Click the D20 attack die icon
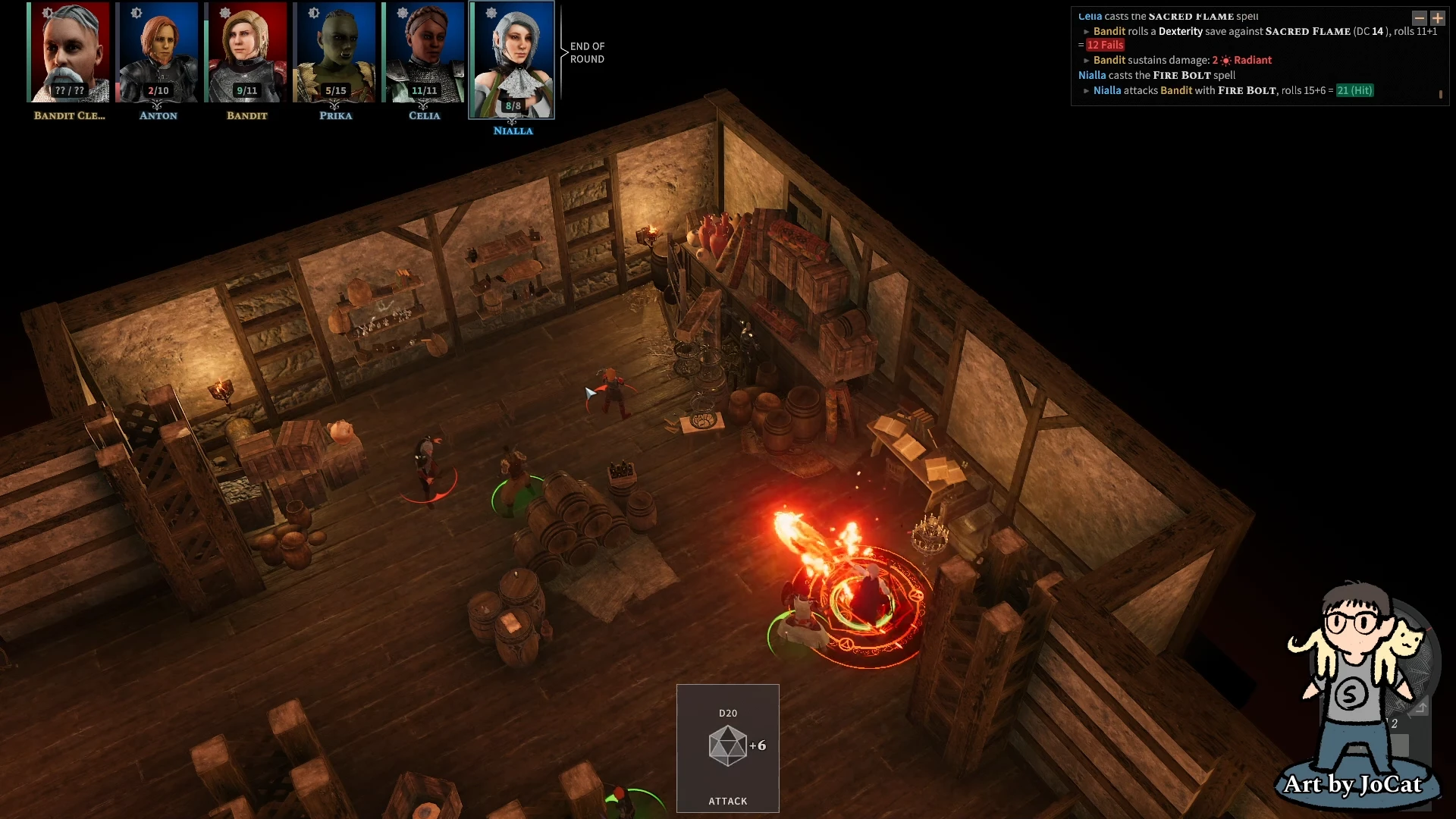This screenshot has width=1456, height=819. [727, 744]
